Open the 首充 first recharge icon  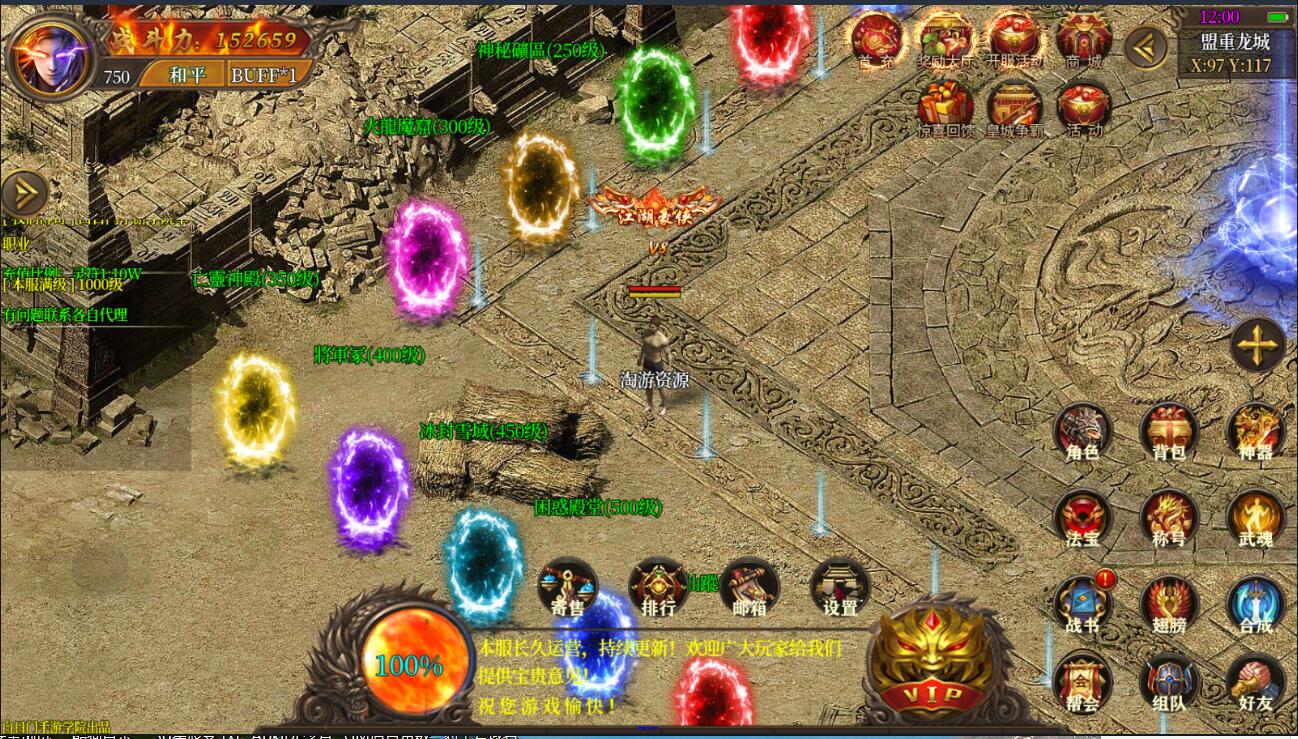(877, 39)
